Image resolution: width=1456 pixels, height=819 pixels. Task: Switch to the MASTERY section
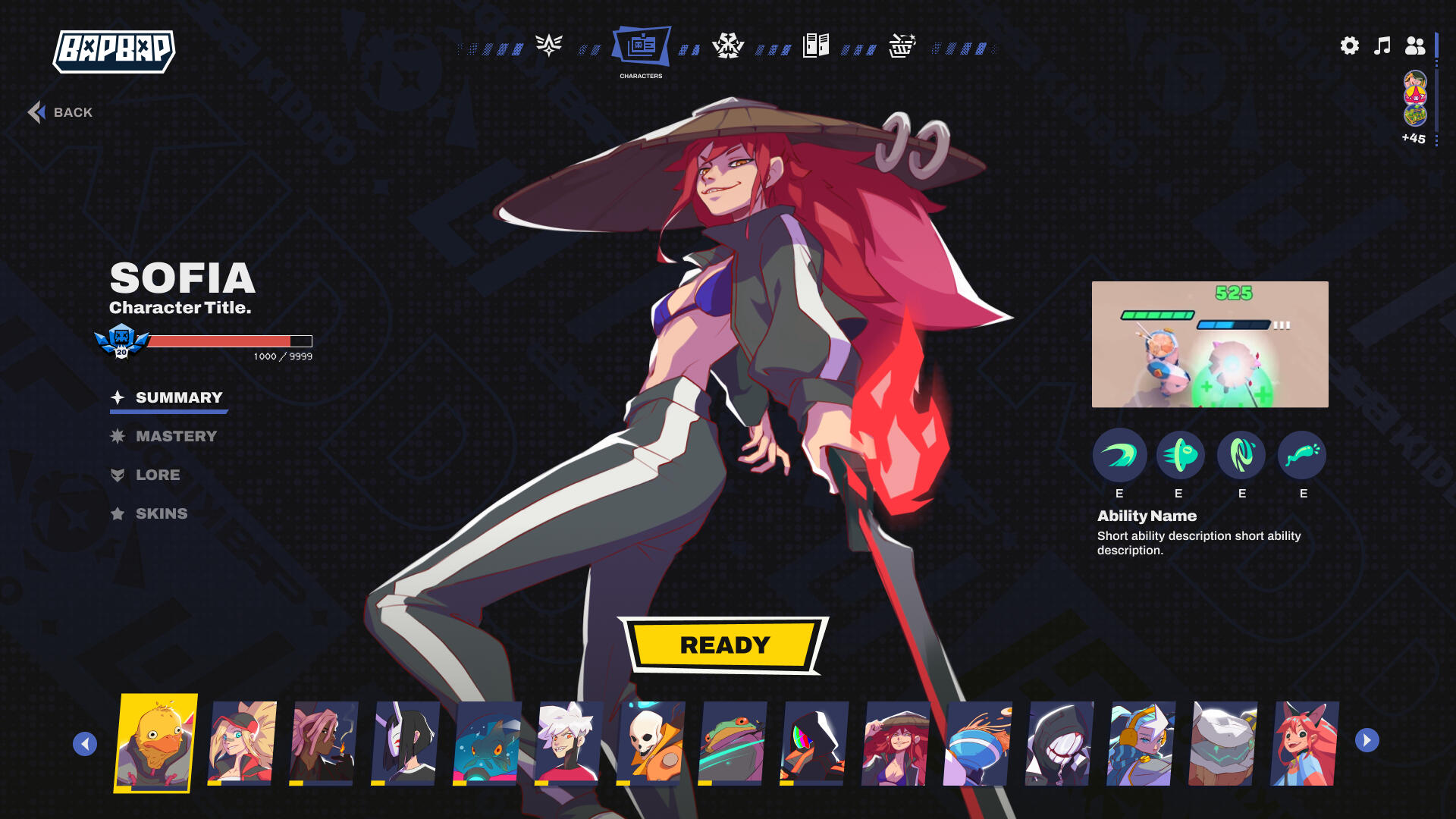click(176, 436)
